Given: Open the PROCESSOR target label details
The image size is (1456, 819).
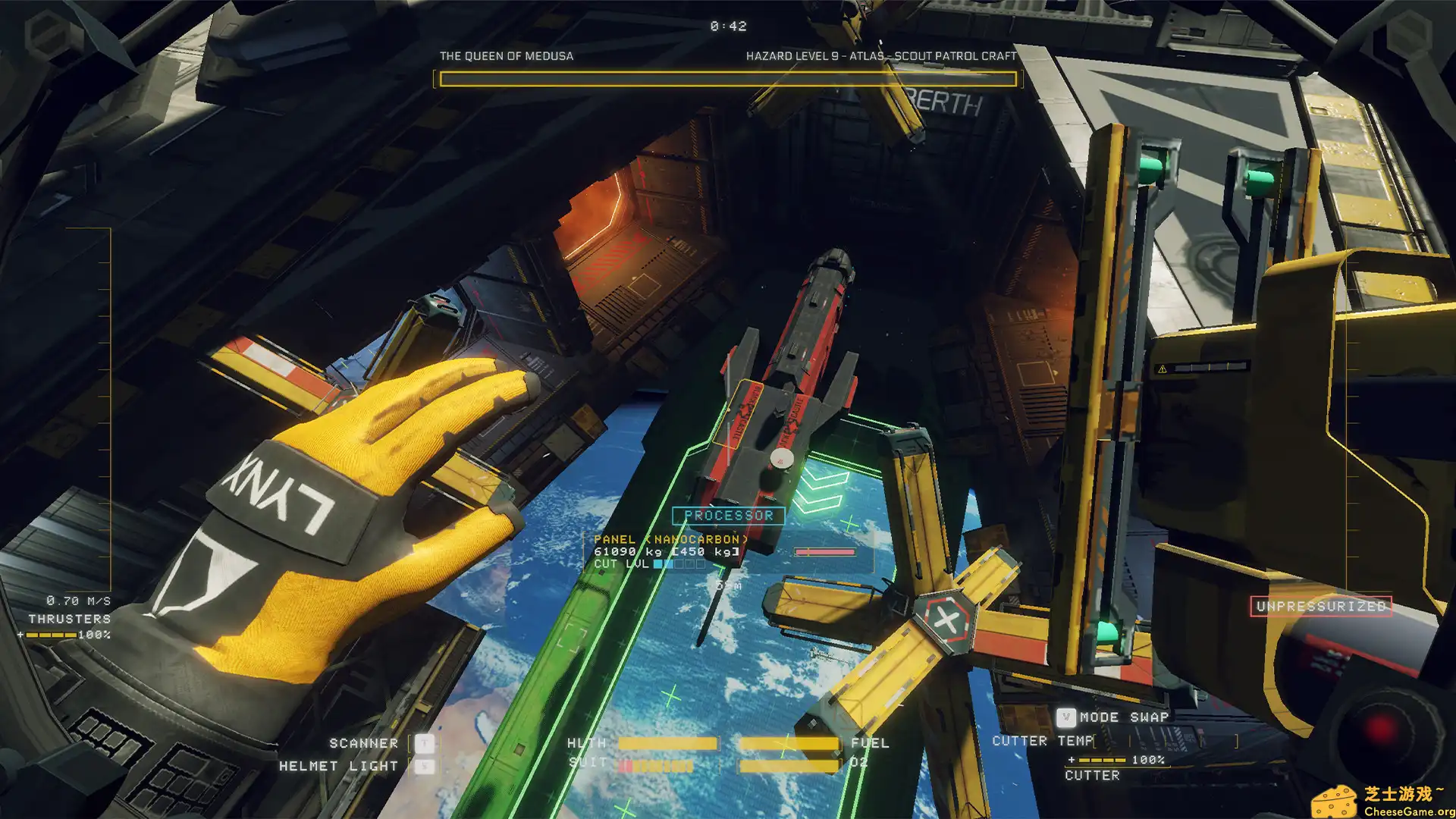Looking at the screenshot, I should click(728, 516).
